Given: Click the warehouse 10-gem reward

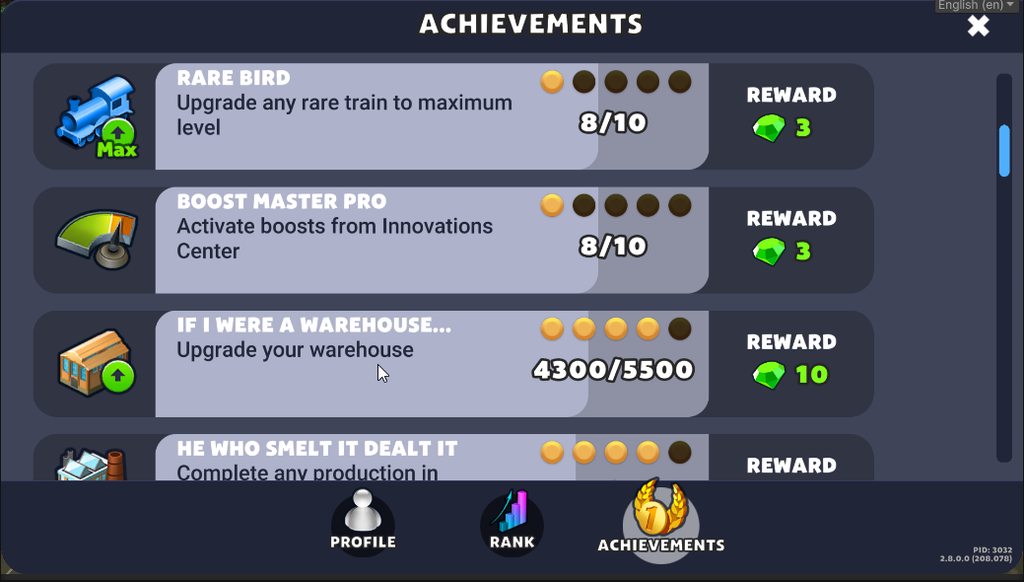Looking at the screenshot, I should tap(790, 375).
